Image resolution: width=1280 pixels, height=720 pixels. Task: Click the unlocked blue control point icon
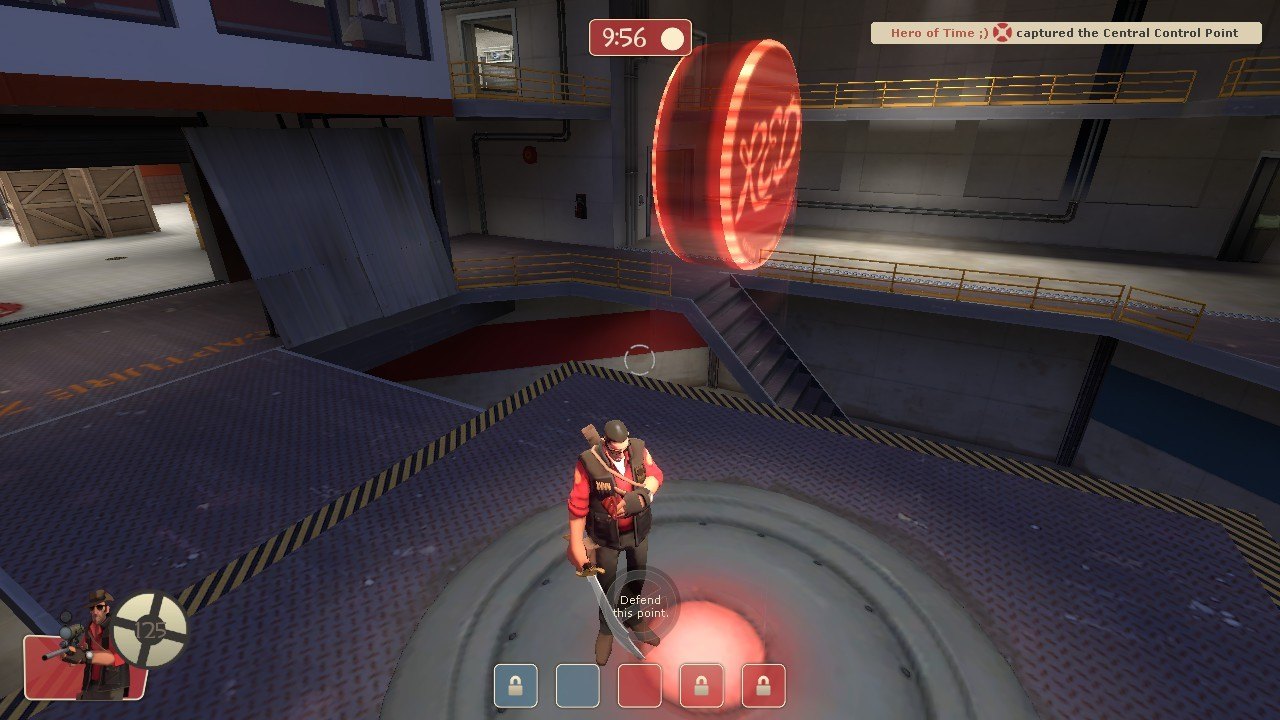pos(577,687)
